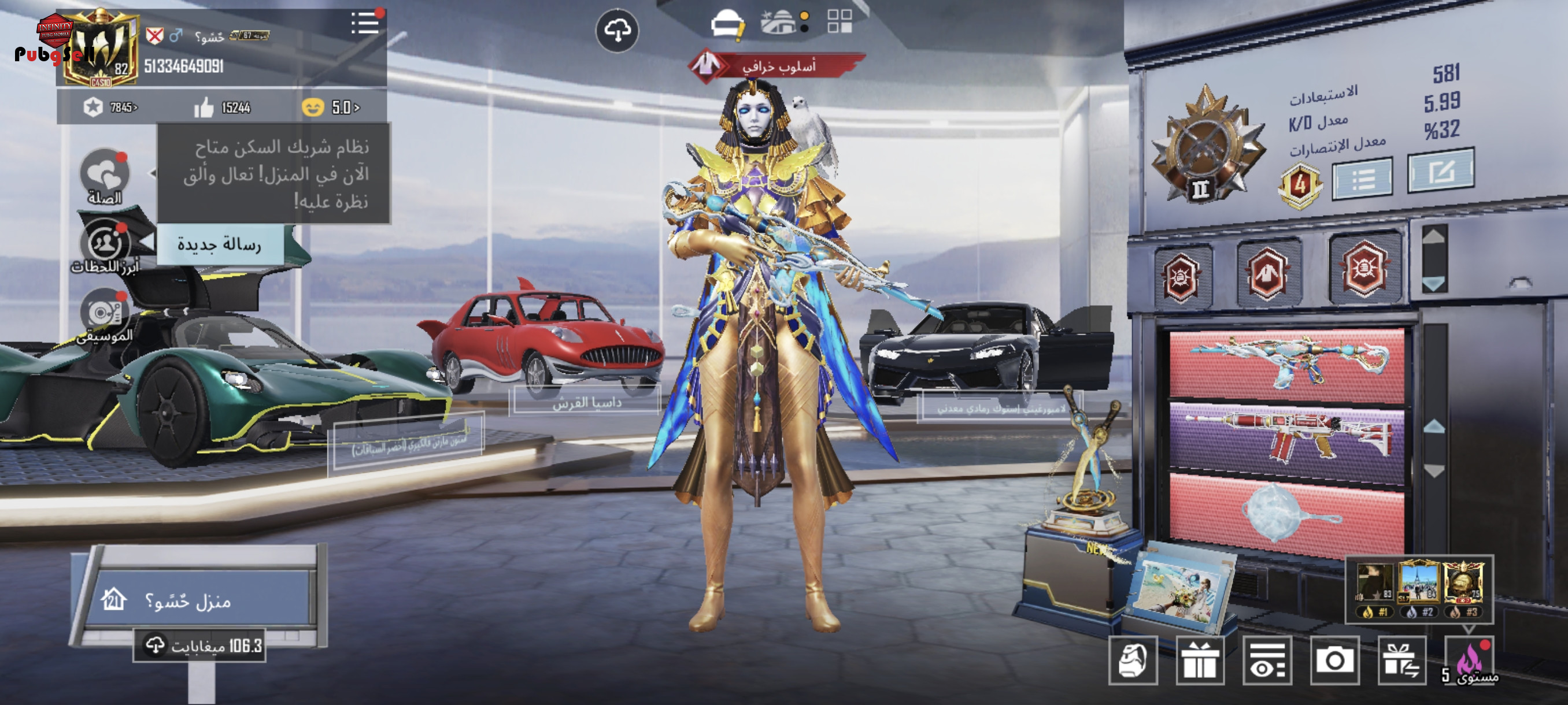Screen dimensions: 1568x705
Task: Open the camera screenshot button
Action: point(1334,661)
